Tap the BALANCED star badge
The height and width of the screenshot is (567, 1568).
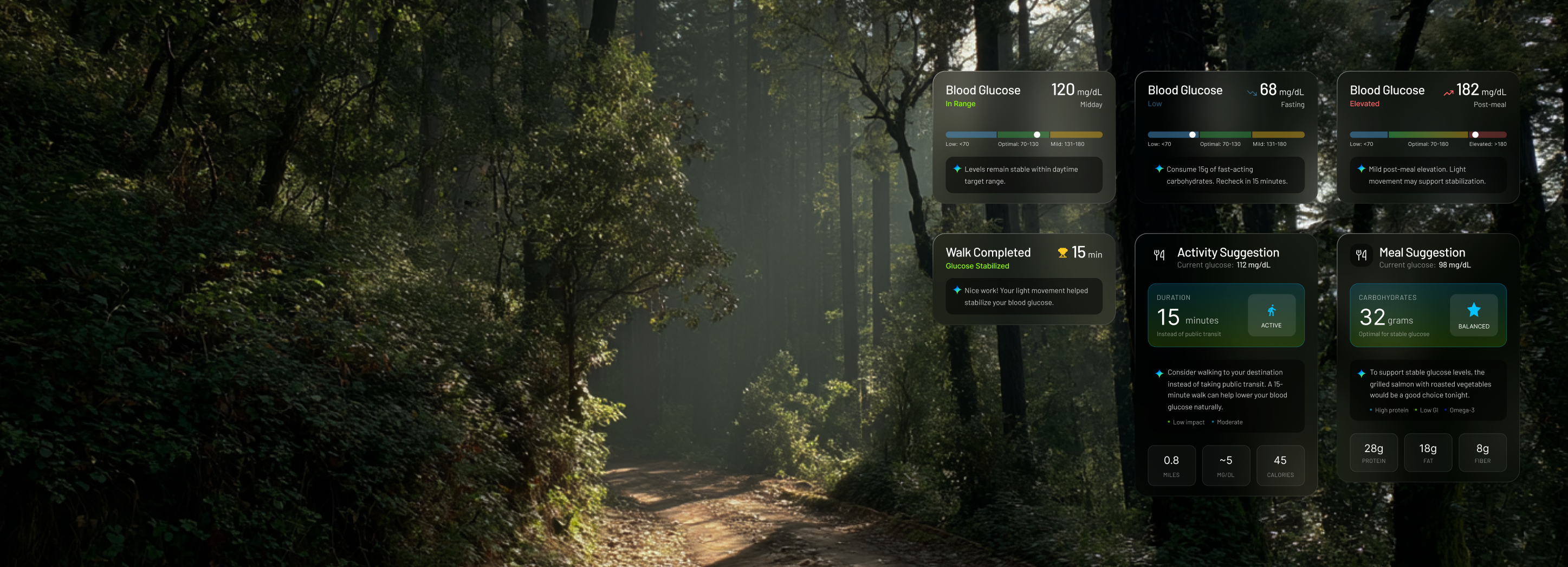[1473, 315]
